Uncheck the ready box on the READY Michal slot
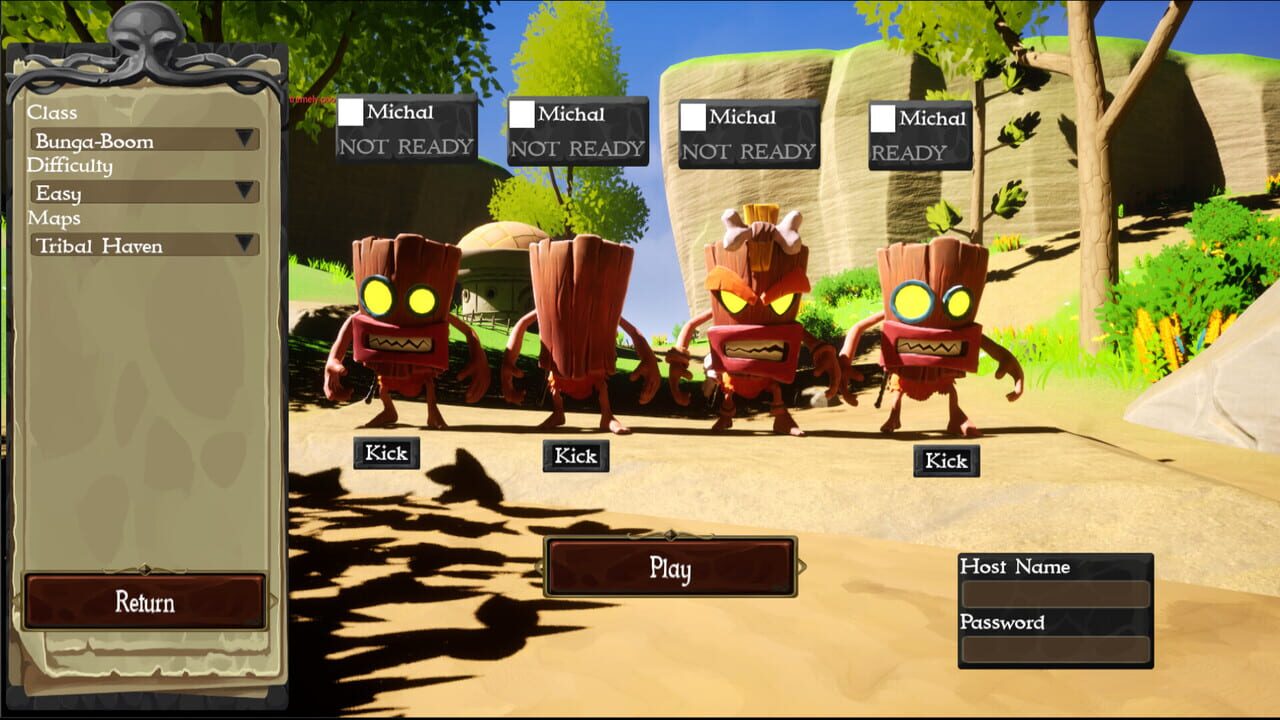This screenshot has width=1280, height=720. (x=882, y=120)
